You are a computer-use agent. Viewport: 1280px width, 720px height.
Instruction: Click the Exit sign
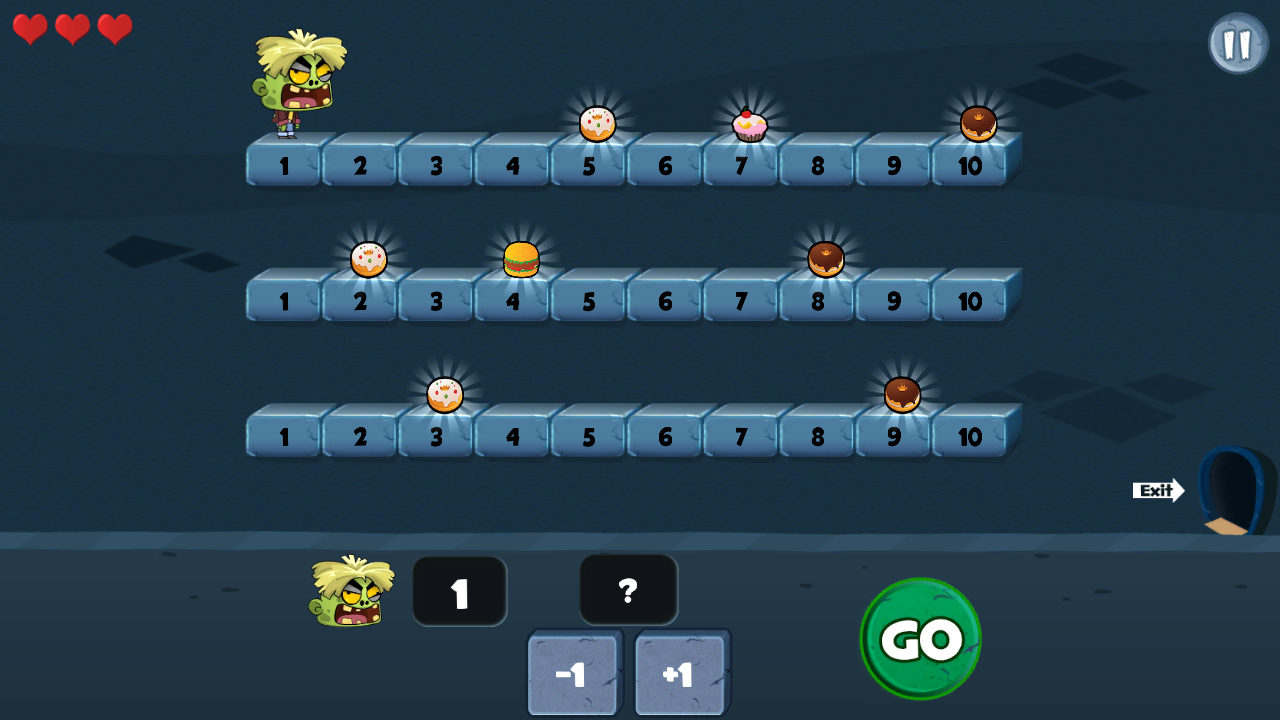click(x=1157, y=490)
